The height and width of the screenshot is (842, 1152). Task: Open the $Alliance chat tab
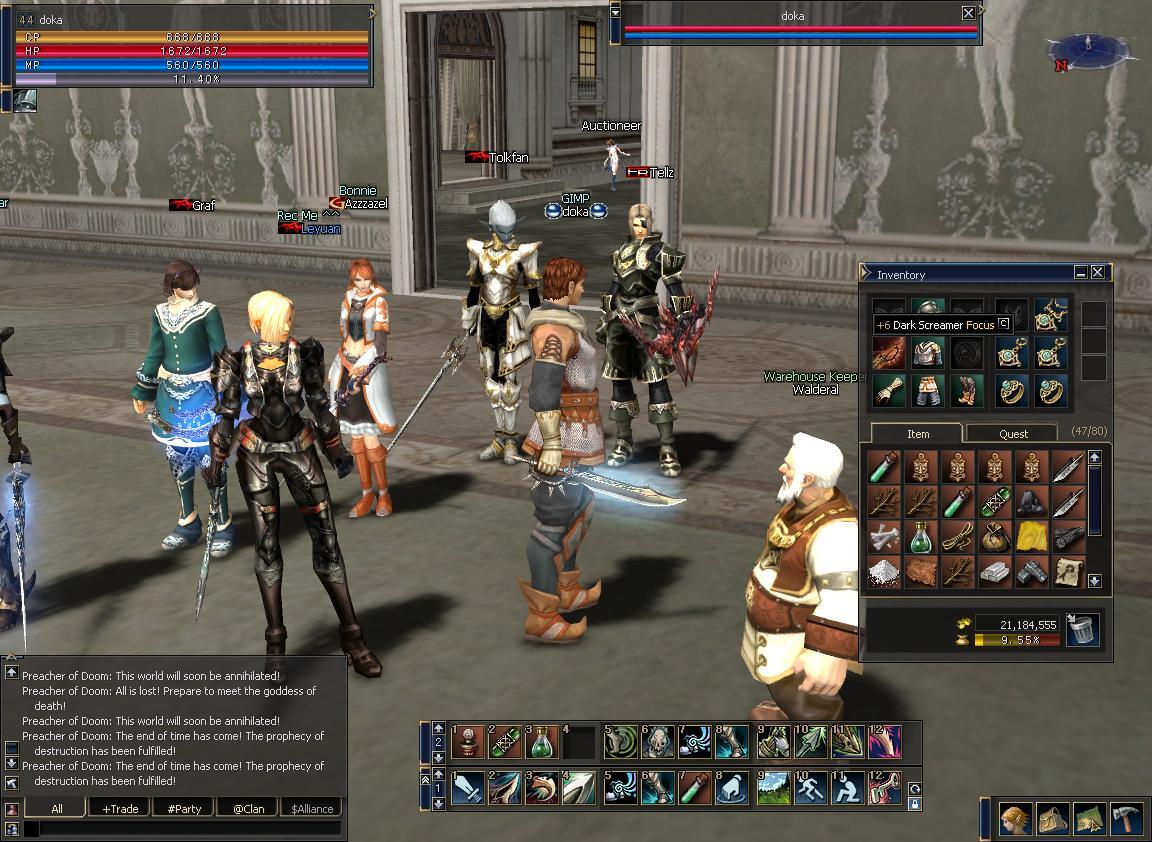(x=312, y=808)
